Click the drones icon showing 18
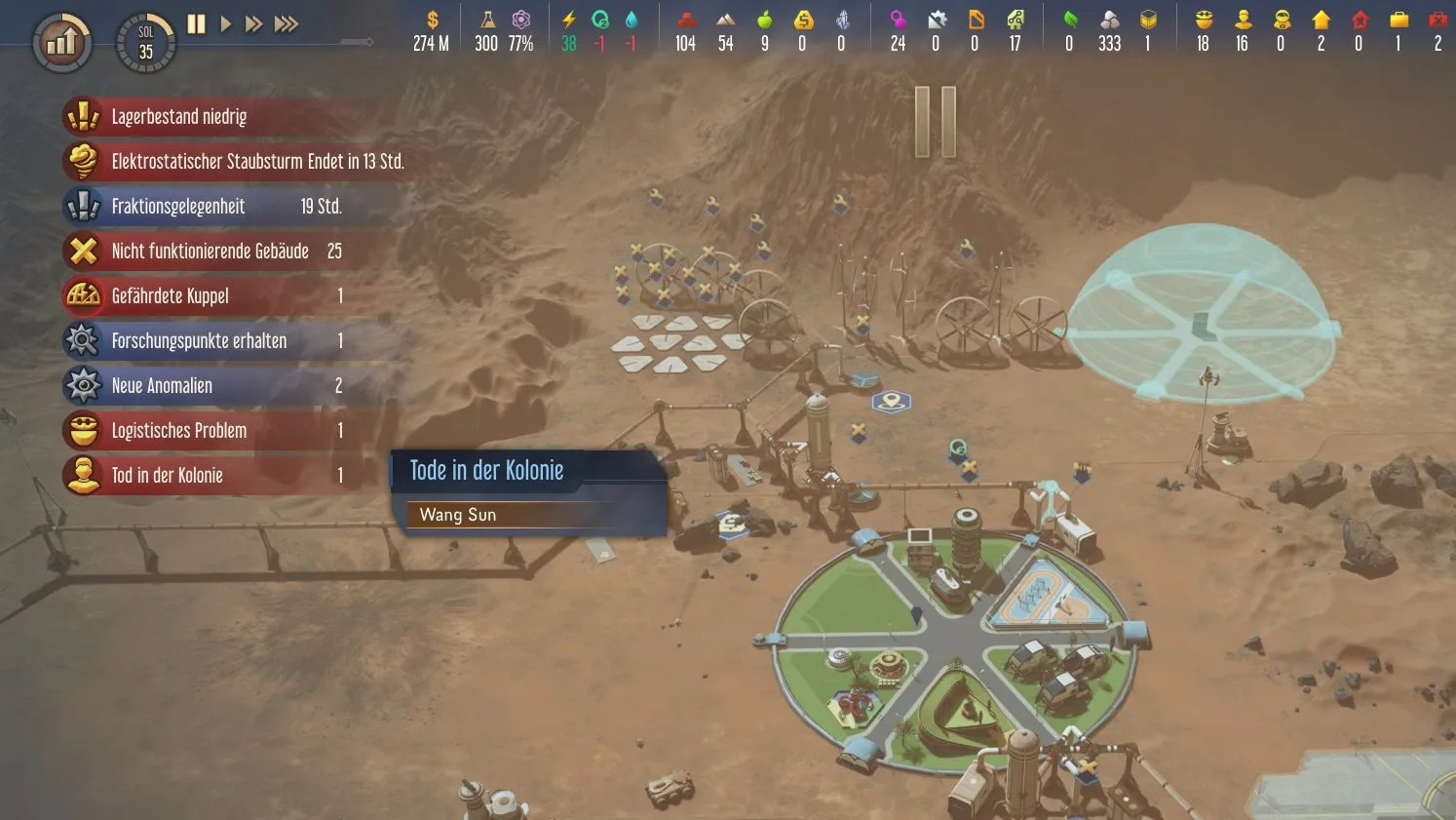 [x=1203, y=29]
